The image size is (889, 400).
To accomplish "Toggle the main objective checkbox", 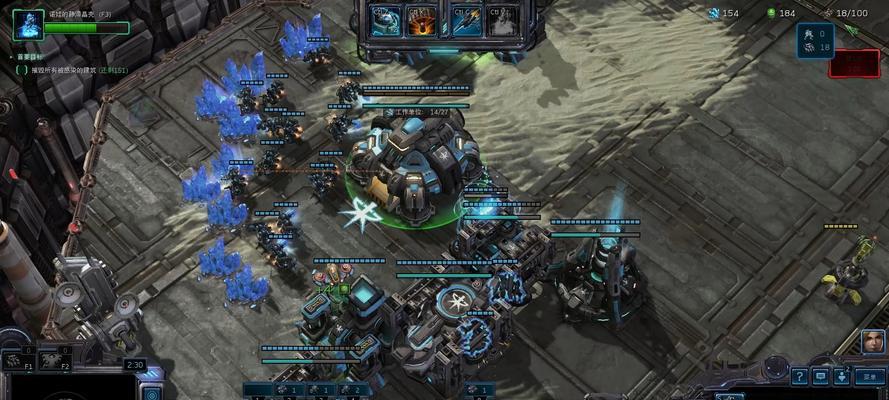I will tap(20, 71).
